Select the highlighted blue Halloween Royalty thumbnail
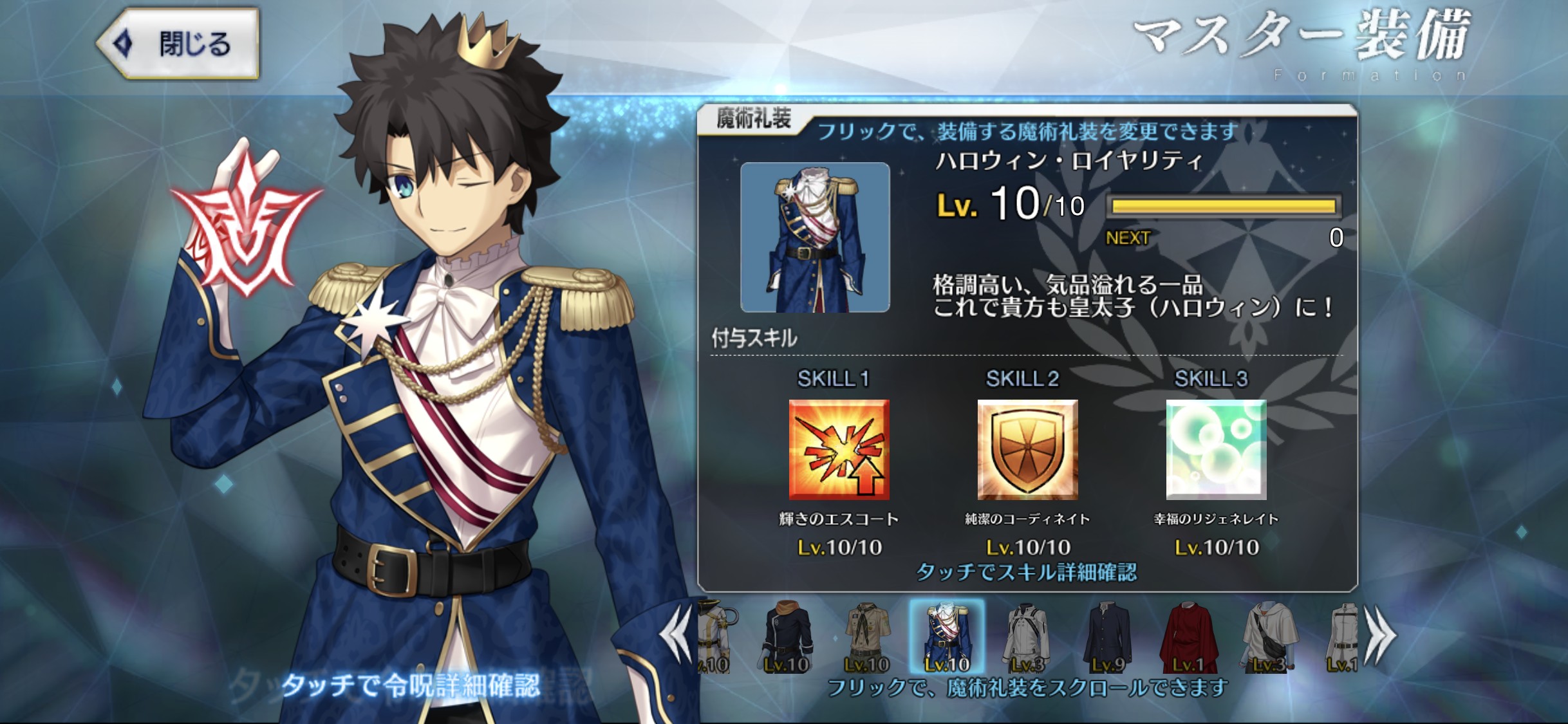Screen dimensions: 1568x724 pos(946,637)
